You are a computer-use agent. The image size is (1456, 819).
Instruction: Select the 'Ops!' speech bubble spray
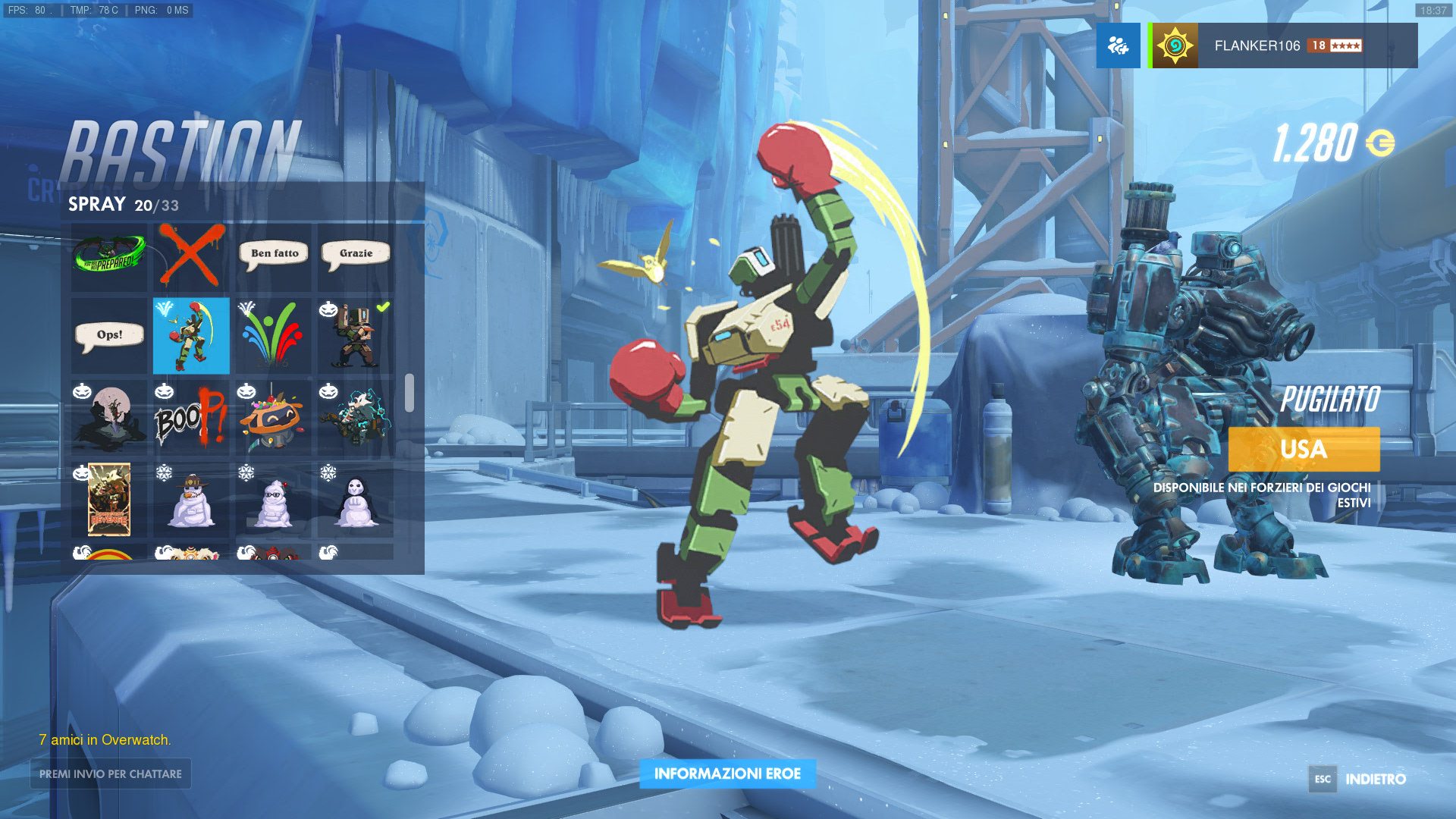tap(109, 335)
